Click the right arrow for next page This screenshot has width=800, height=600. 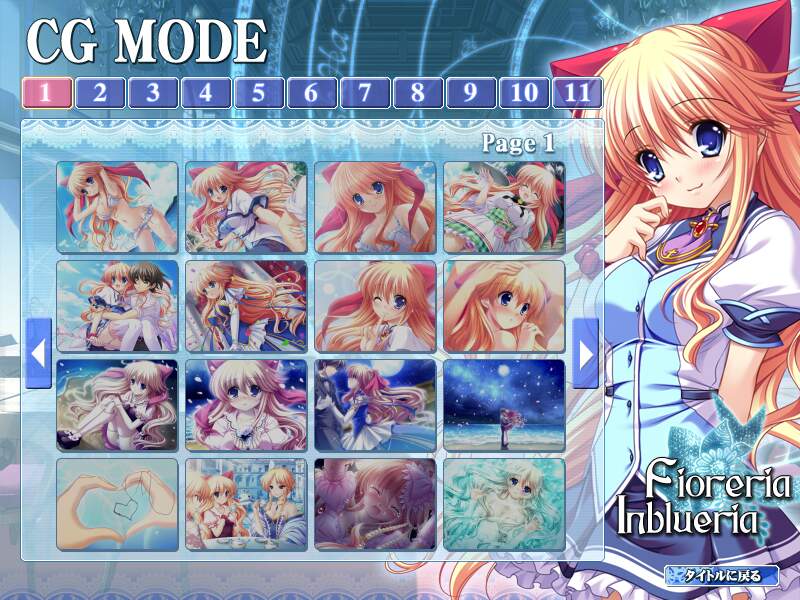[586, 353]
